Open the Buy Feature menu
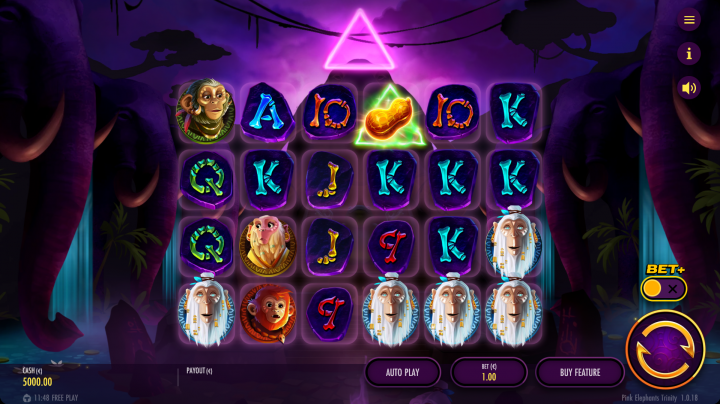 click(x=580, y=372)
